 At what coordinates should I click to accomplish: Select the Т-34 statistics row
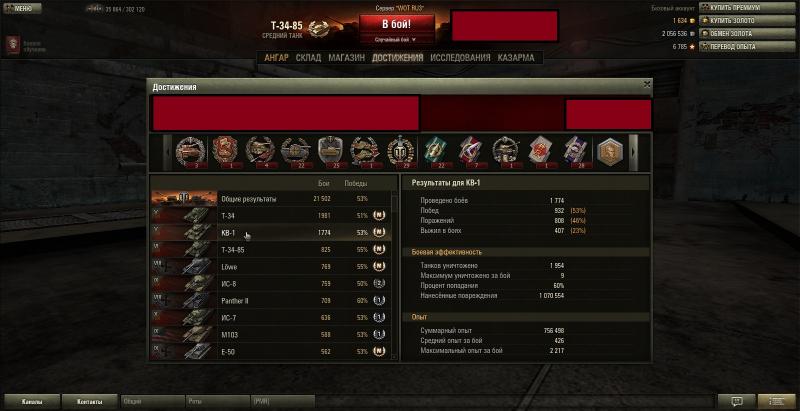point(270,215)
